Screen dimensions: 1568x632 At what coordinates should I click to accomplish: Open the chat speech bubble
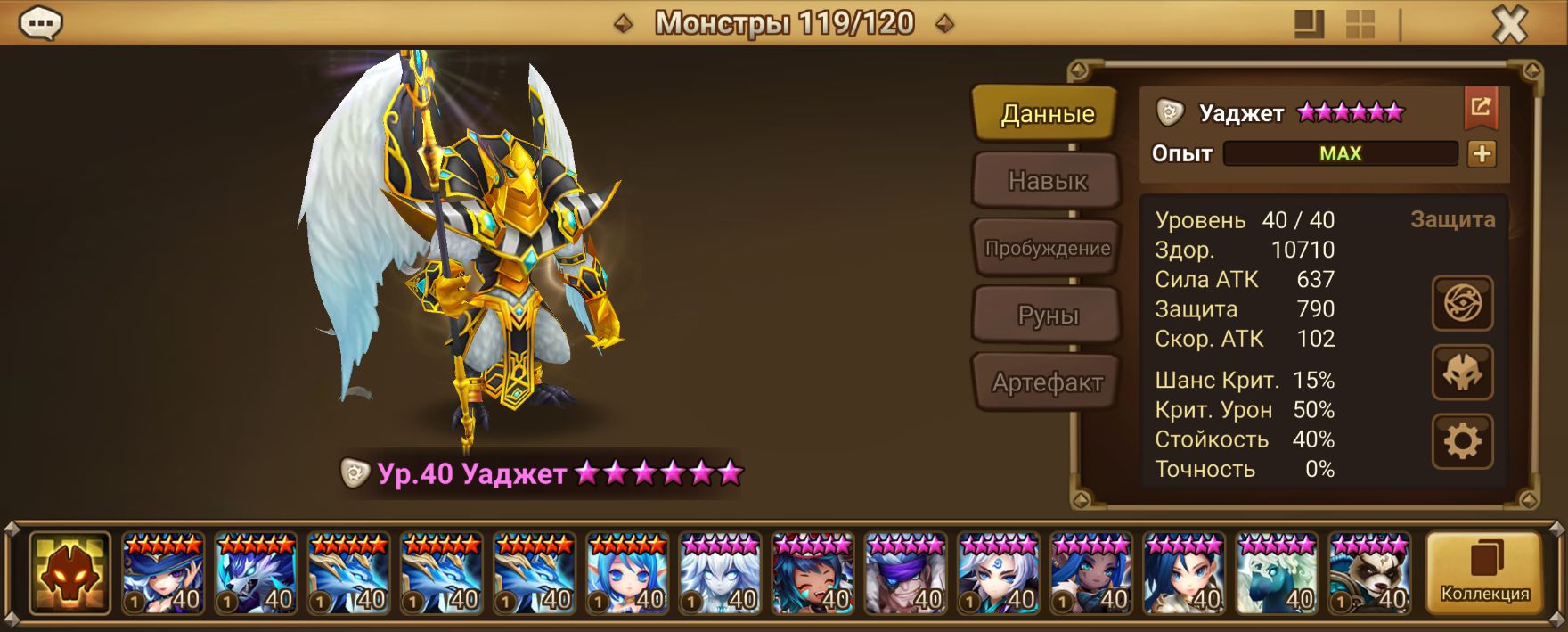click(x=40, y=24)
